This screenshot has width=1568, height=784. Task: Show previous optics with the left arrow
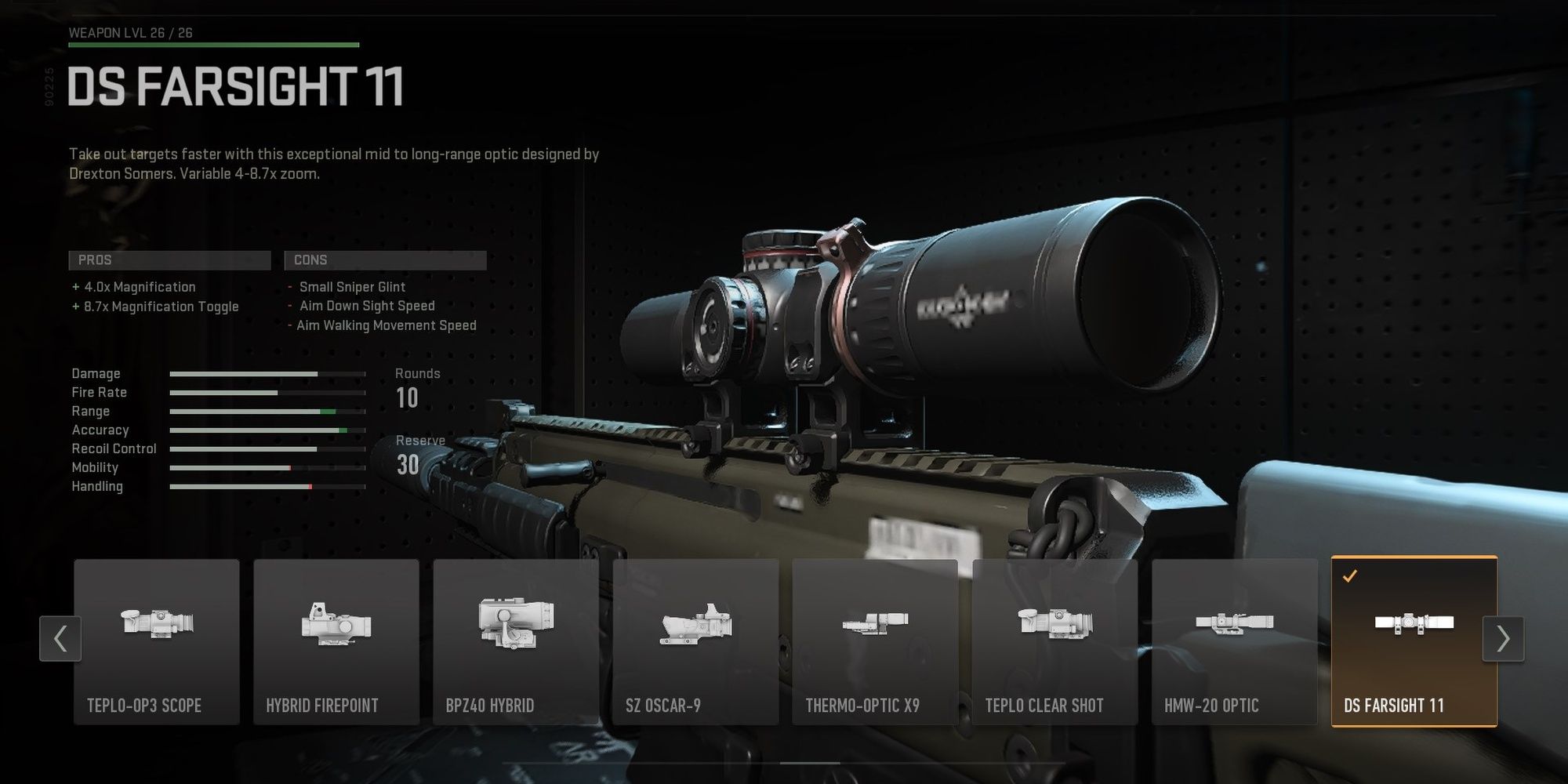click(x=60, y=639)
